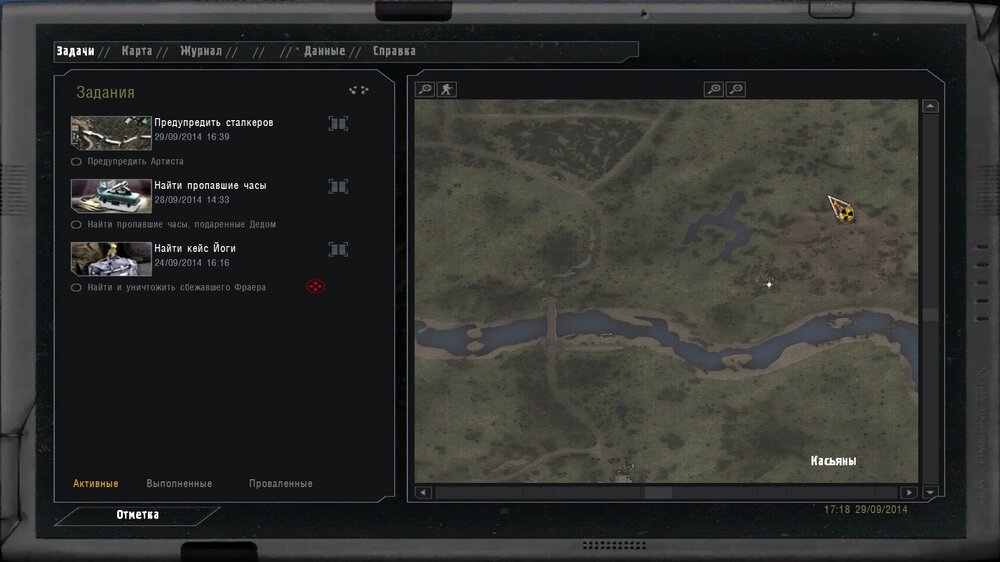Switch to the Справка tab
Image resolution: width=1000 pixels, height=562 pixels.
[394, 51]
